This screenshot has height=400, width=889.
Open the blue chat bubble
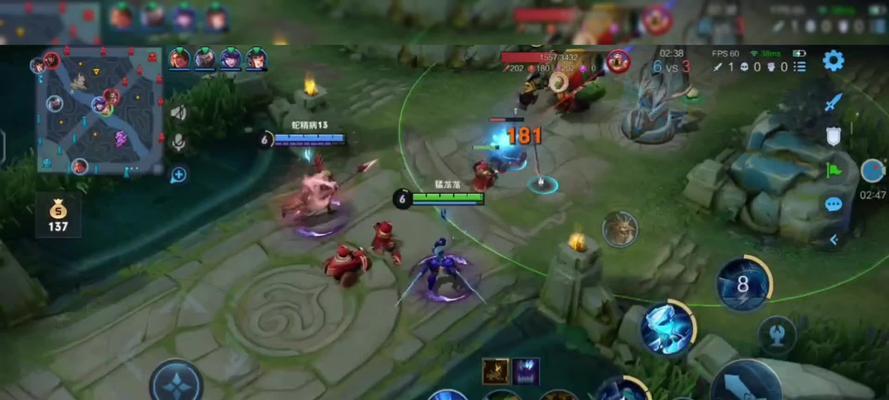point(833,205)
